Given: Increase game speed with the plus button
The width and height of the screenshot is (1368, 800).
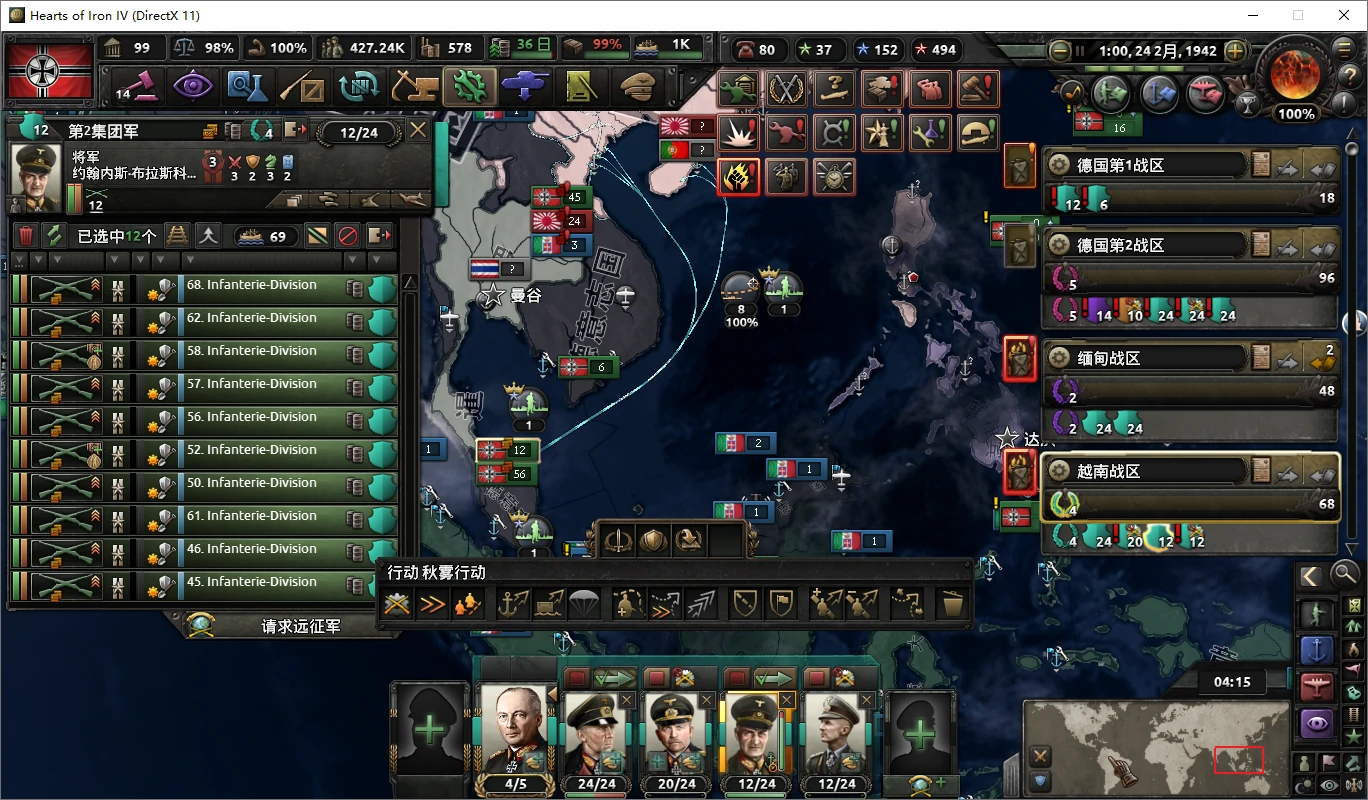Looking at the screenshot, I should (1236, 50).
